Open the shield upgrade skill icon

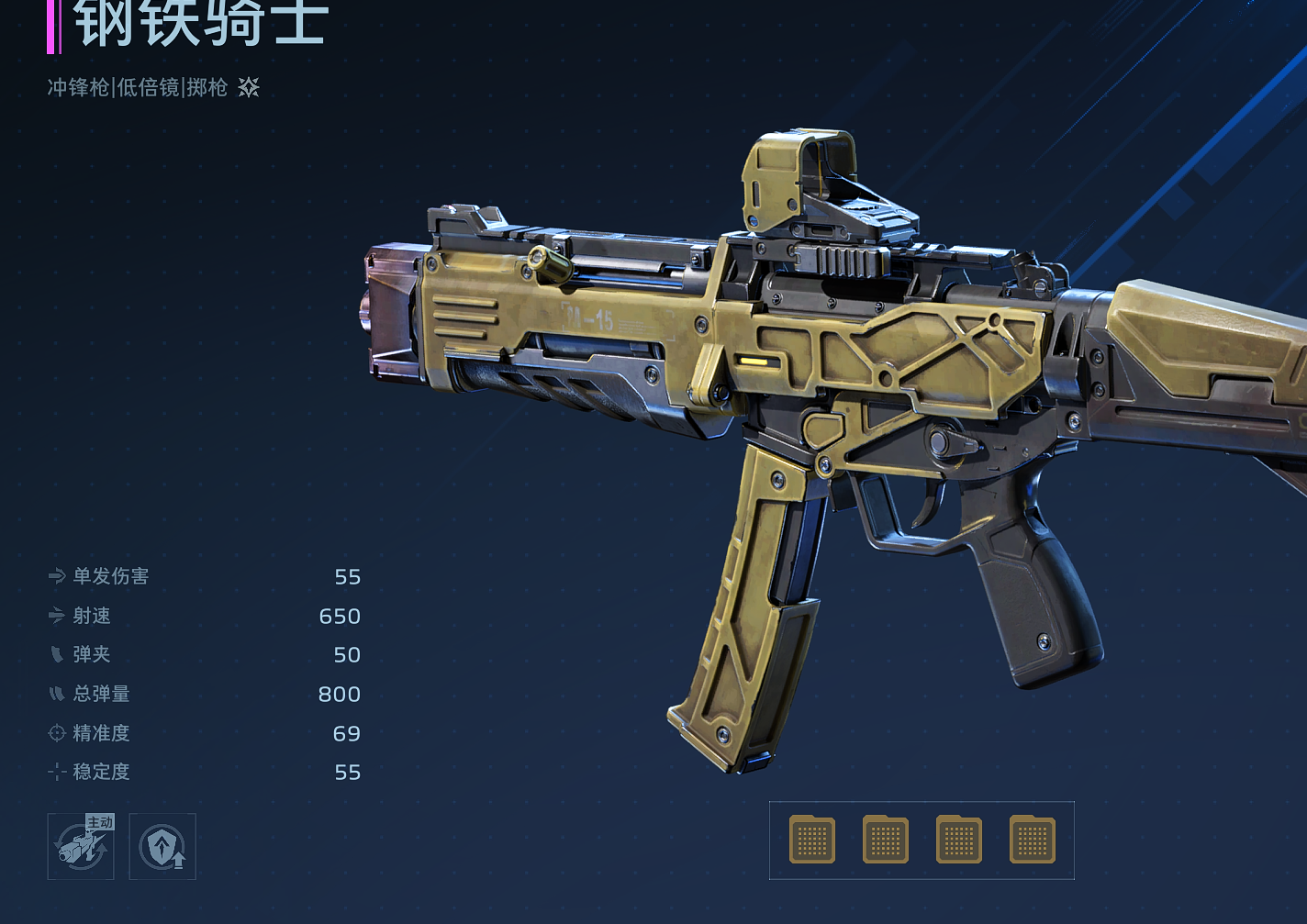tap(162, 846)
